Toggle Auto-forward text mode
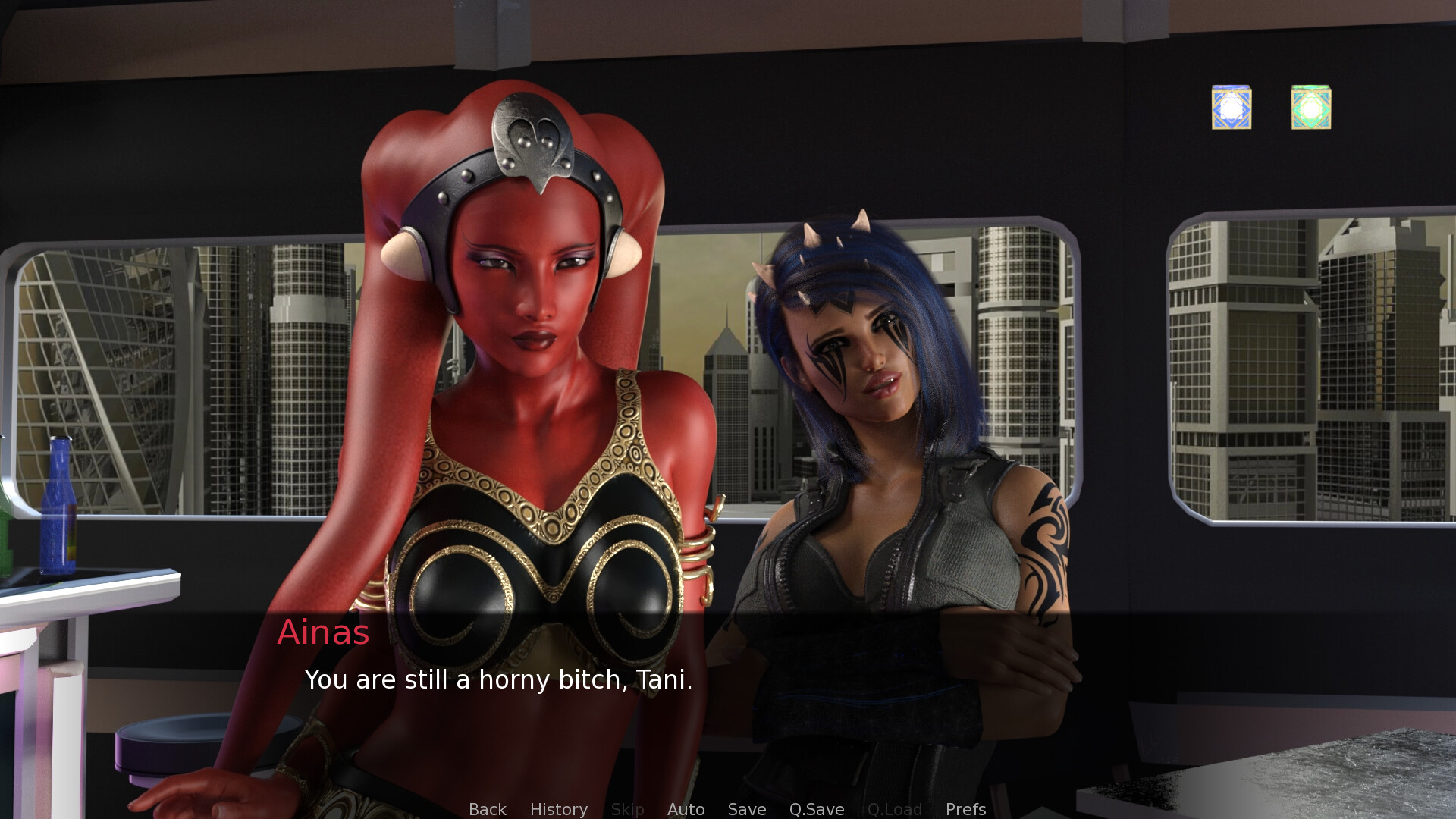The height and width of the screenshot is (819, 1456). pyautogui.click(x=686, y=809)
